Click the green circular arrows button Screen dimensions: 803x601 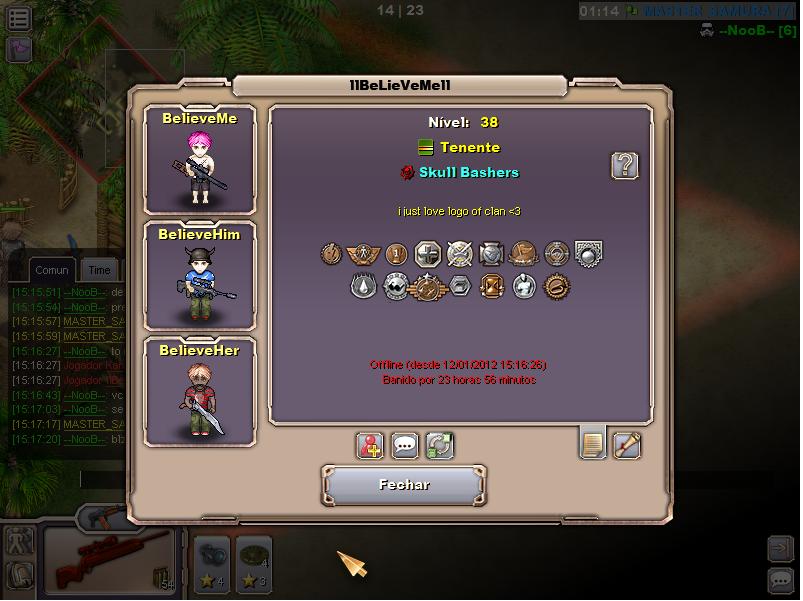pos(440,445)
